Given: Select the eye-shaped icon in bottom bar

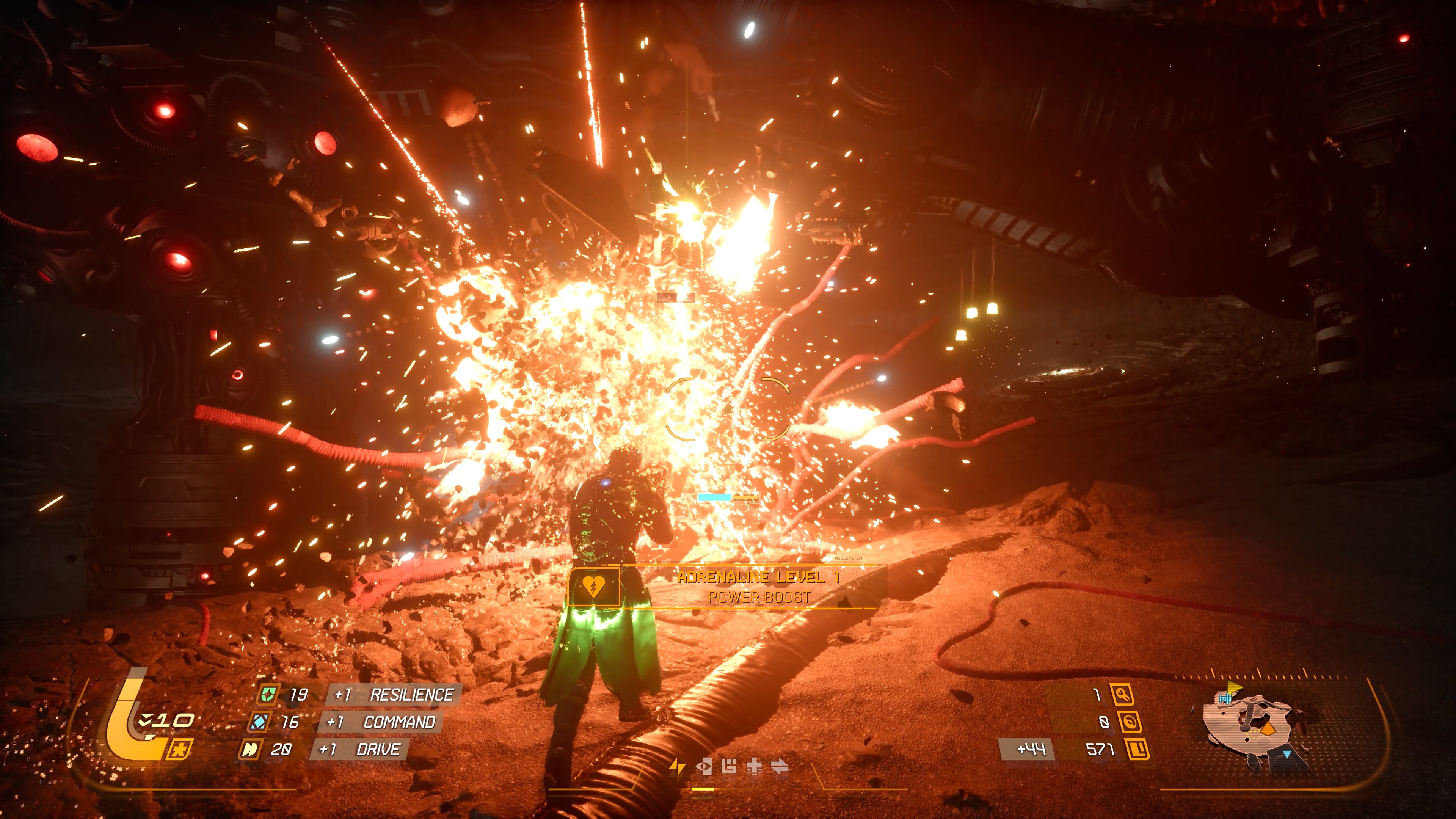Looking at the screenshot, I should (x=704, y=766).
